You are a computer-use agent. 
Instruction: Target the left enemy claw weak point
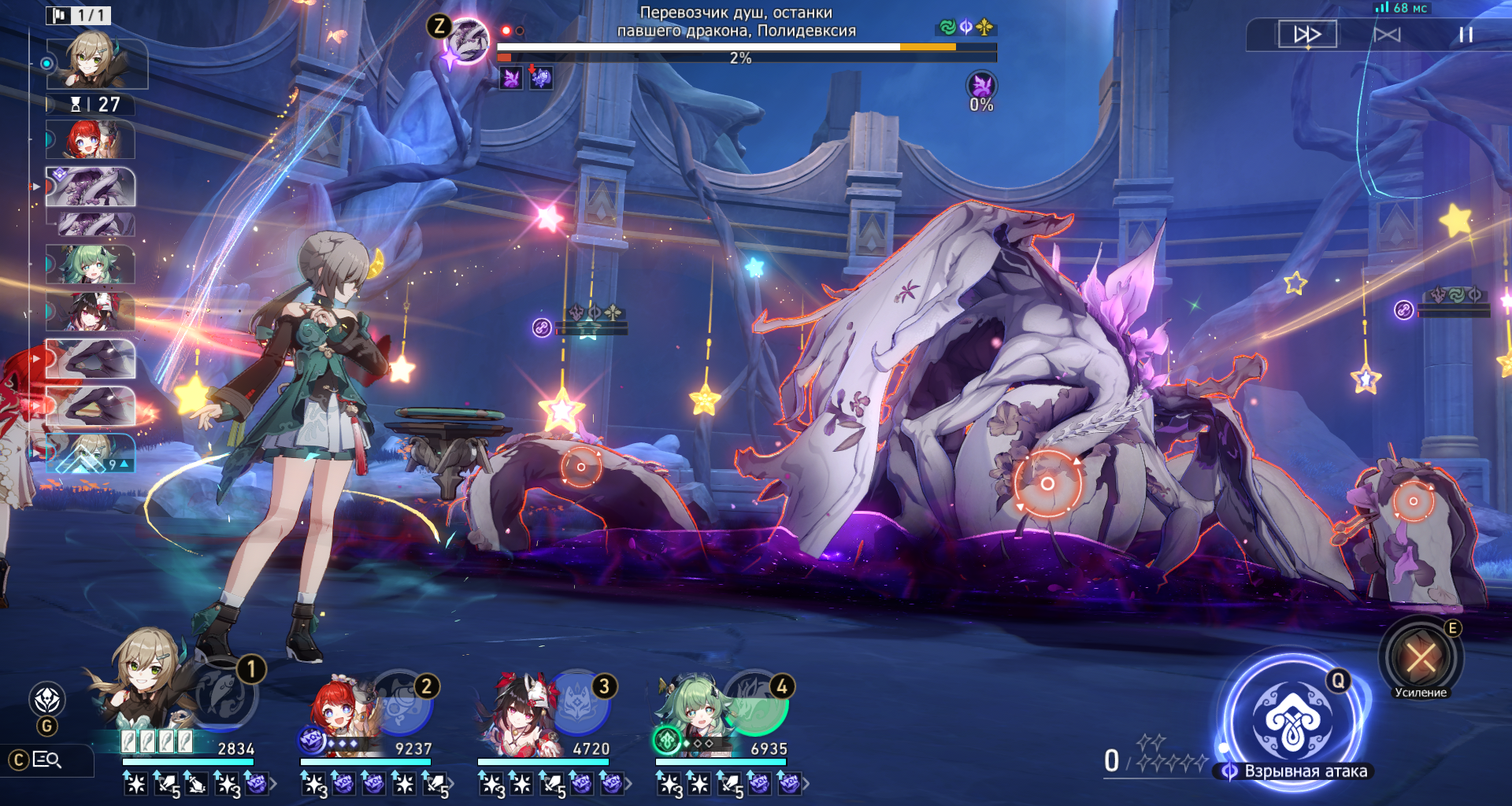(581, 467)
